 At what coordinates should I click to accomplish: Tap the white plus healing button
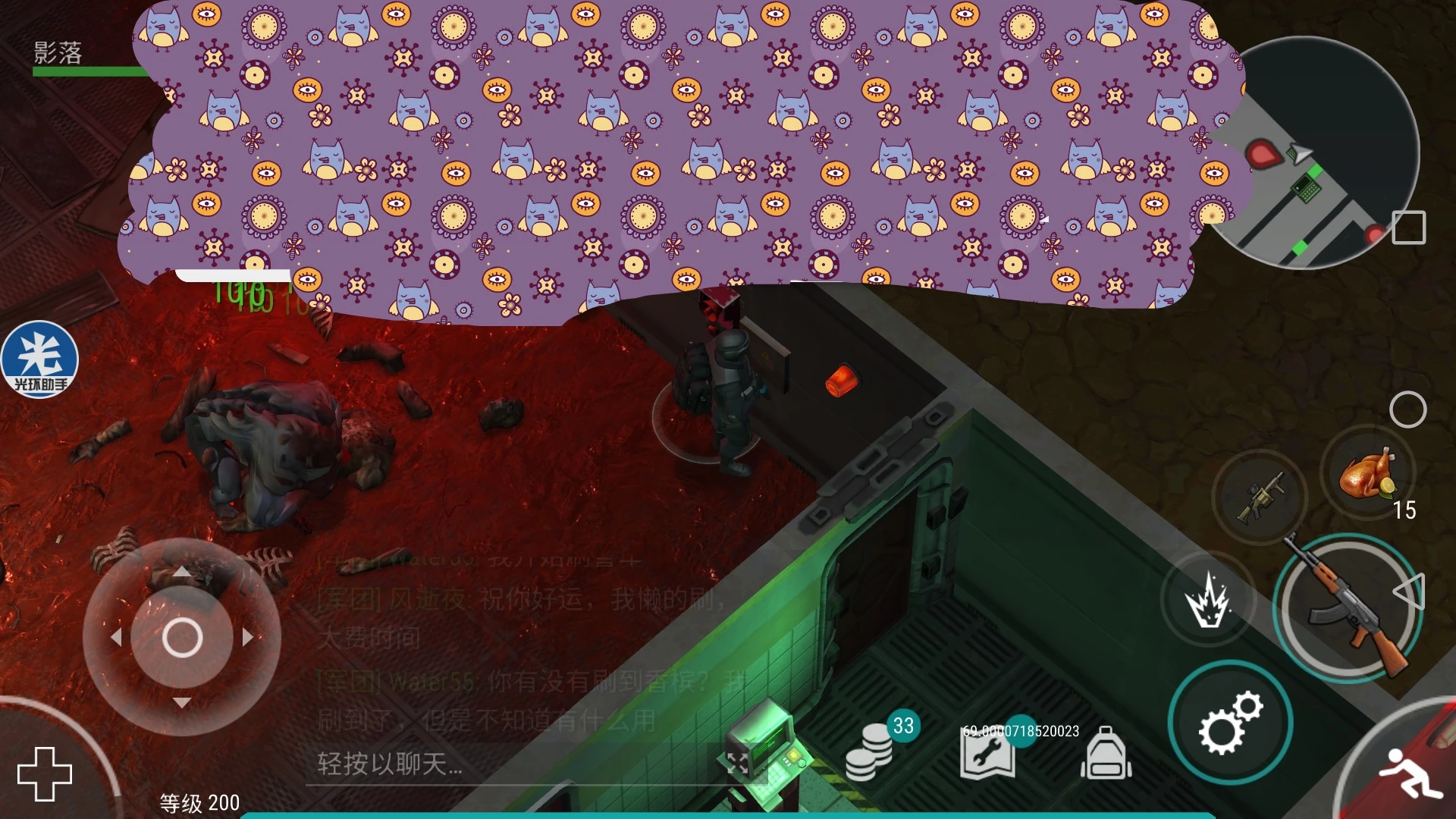coord(45,773)
